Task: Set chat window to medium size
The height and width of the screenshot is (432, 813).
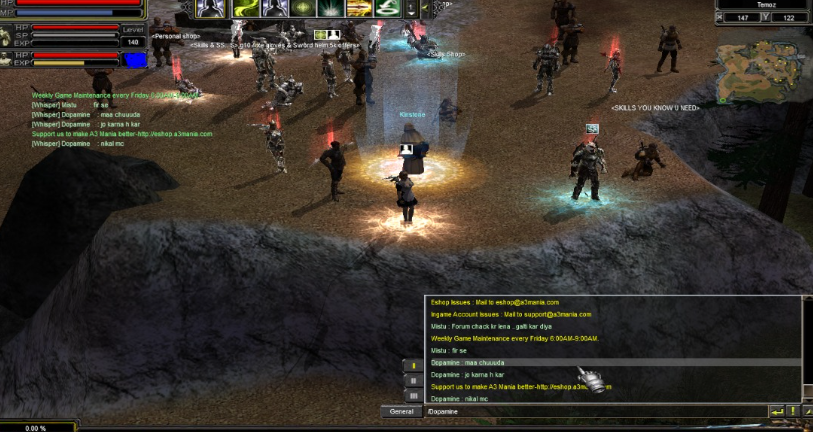Action: [413, 381]
